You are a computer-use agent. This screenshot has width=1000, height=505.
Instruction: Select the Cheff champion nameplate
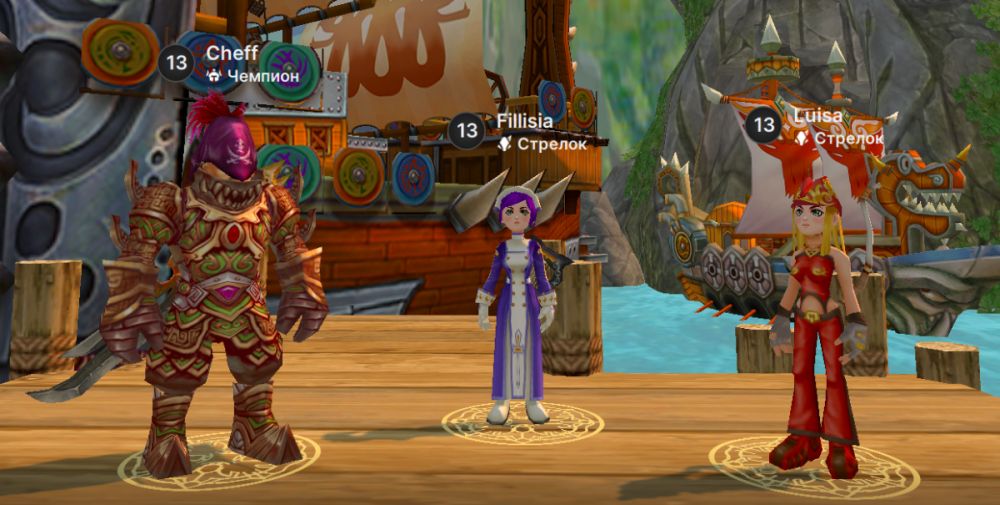231,62
